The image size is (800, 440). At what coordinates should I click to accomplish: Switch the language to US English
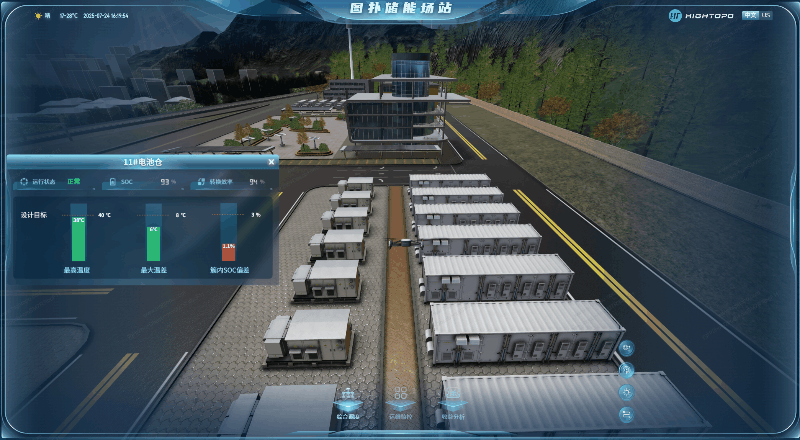point(766,15)
